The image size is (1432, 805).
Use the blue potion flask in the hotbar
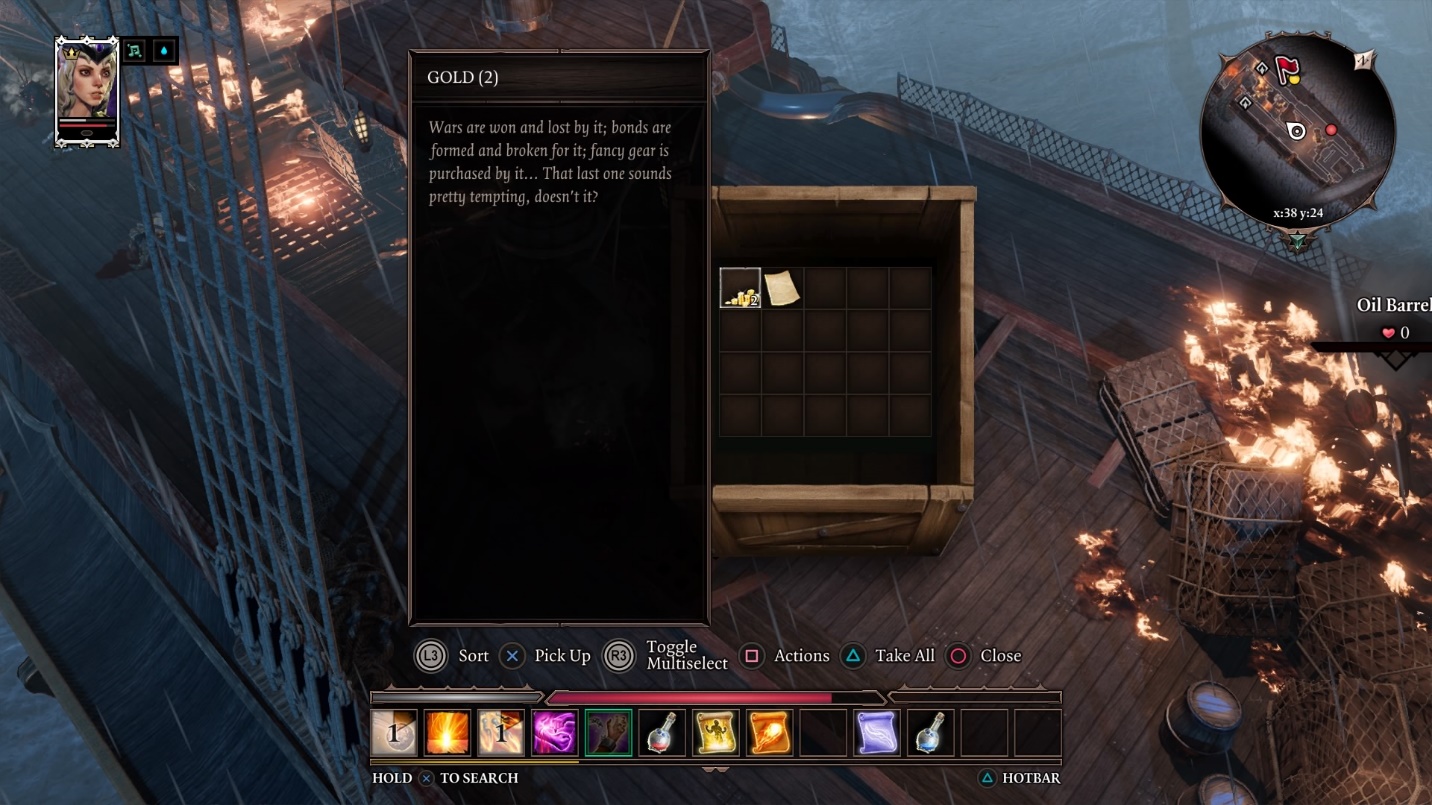coord(930,733)
